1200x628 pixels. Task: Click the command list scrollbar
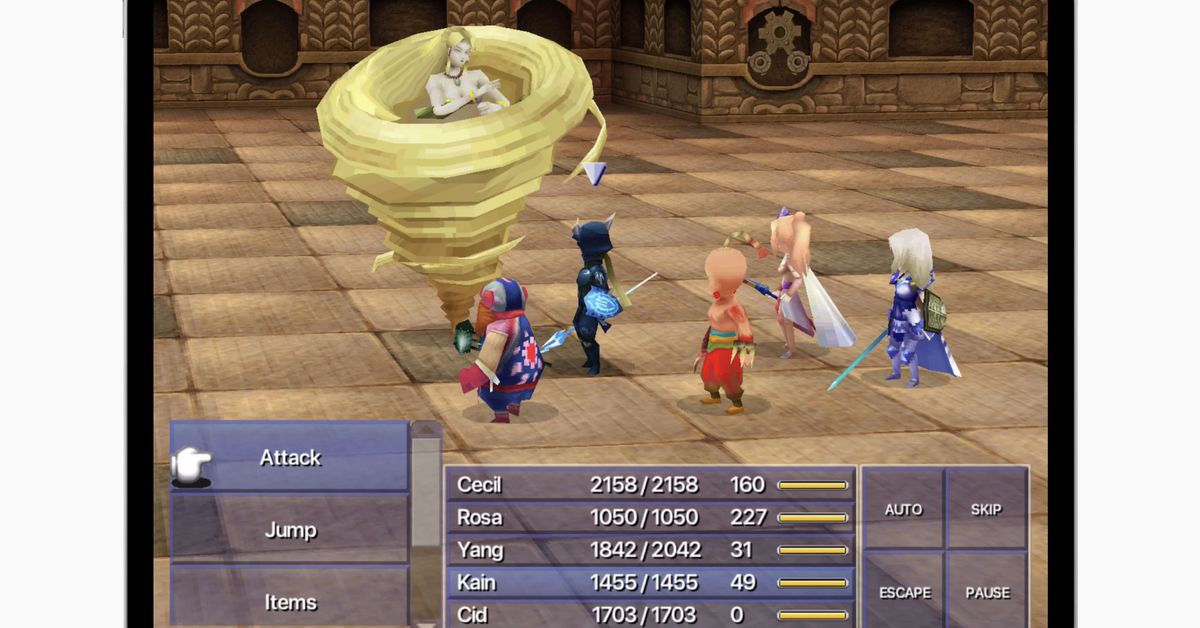click(426, 520)
